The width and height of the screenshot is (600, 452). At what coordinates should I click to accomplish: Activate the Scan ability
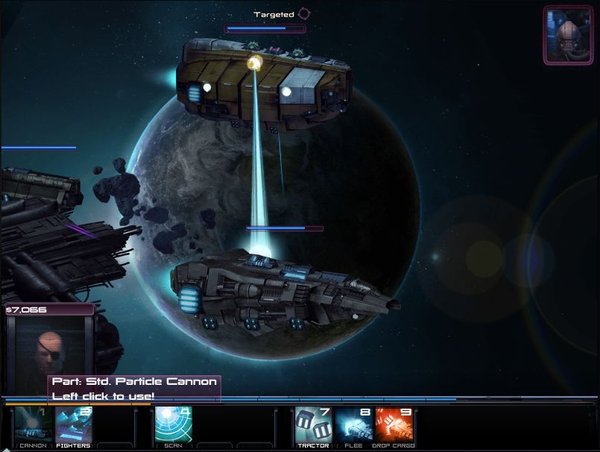172,425
